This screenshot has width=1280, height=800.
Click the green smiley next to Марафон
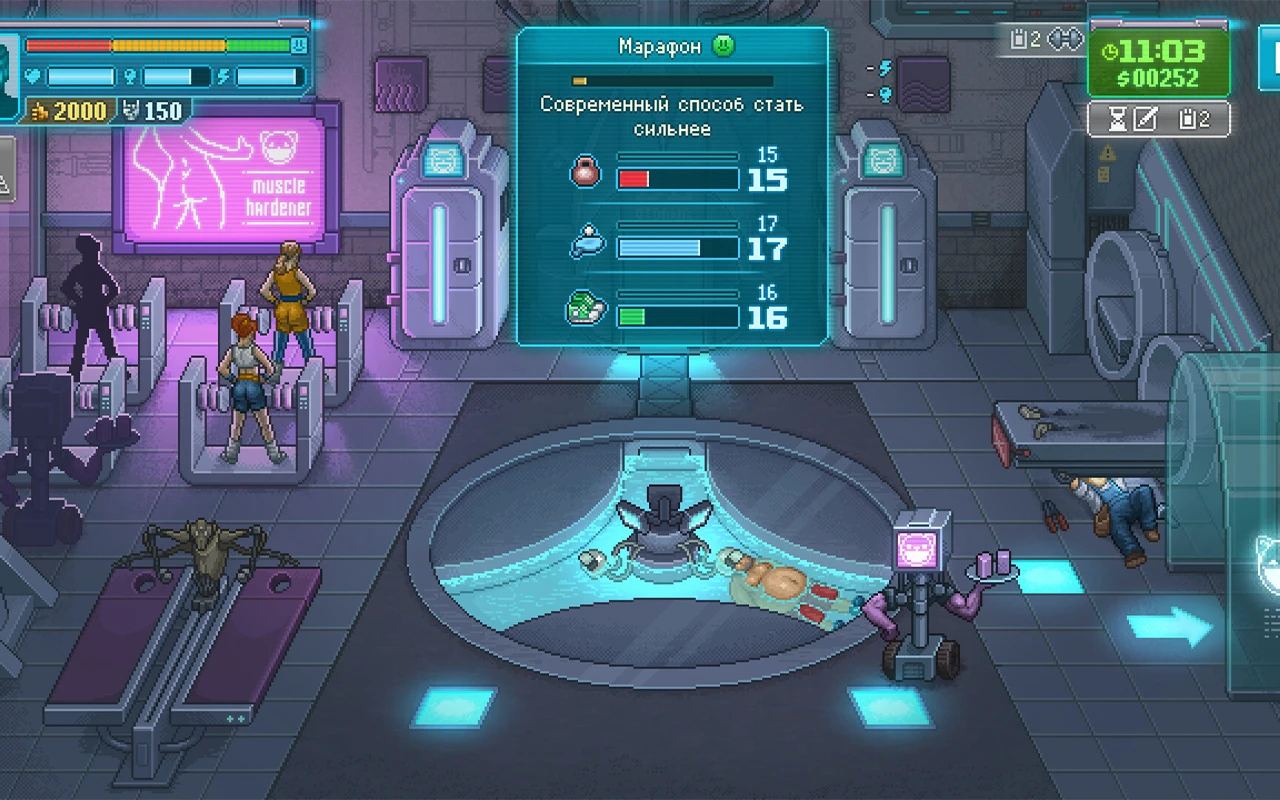723,46
